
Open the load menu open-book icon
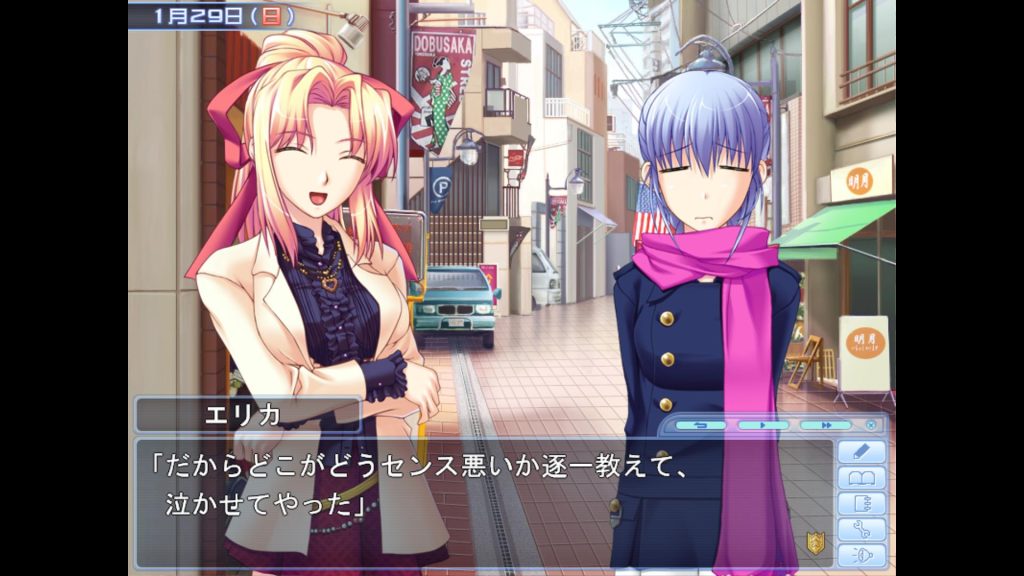[x=861, y=478]
